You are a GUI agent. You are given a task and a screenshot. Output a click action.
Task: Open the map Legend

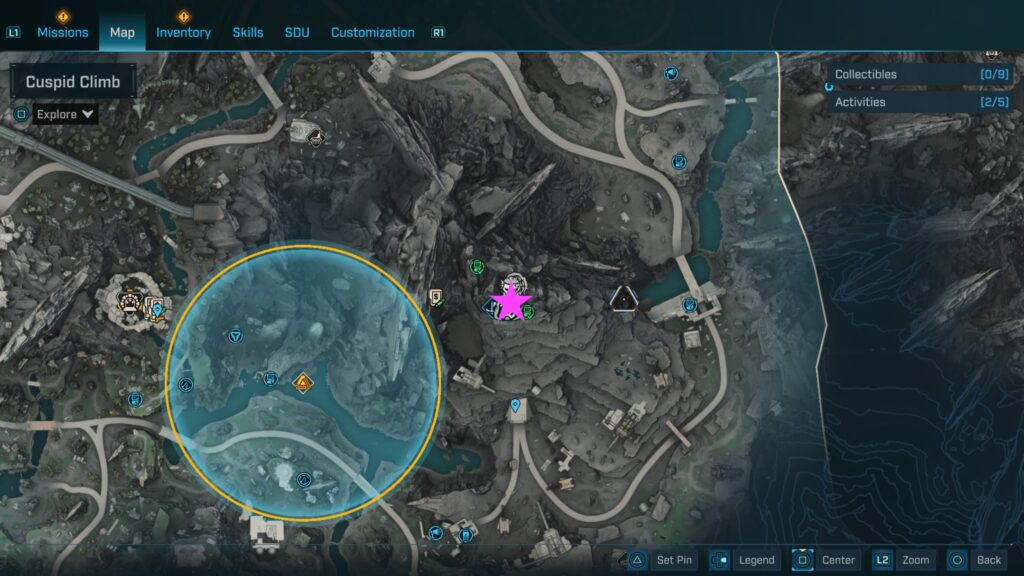pos(746,560)
